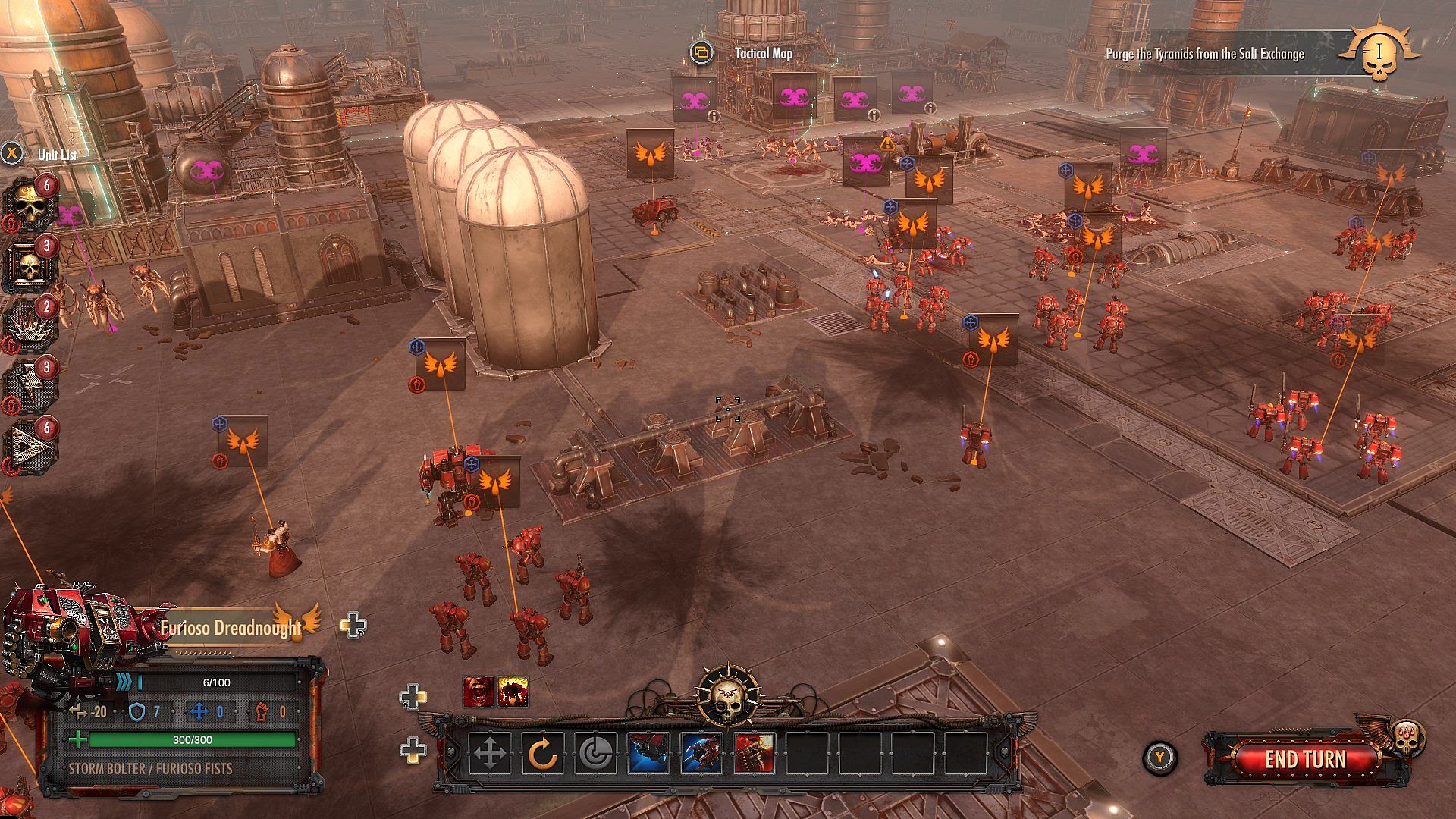Target the Tyranid marker above the warning sign

(x=865, y=162)
